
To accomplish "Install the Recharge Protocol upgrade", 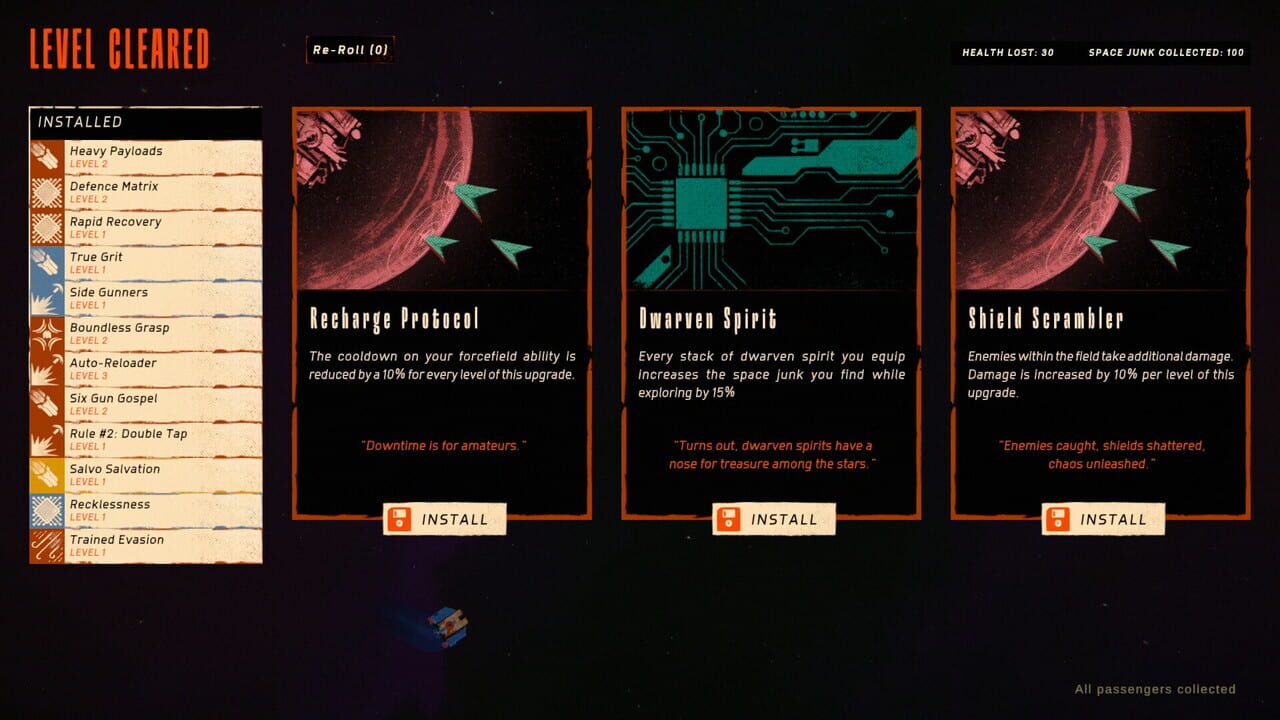I will (x=444, y=519).
